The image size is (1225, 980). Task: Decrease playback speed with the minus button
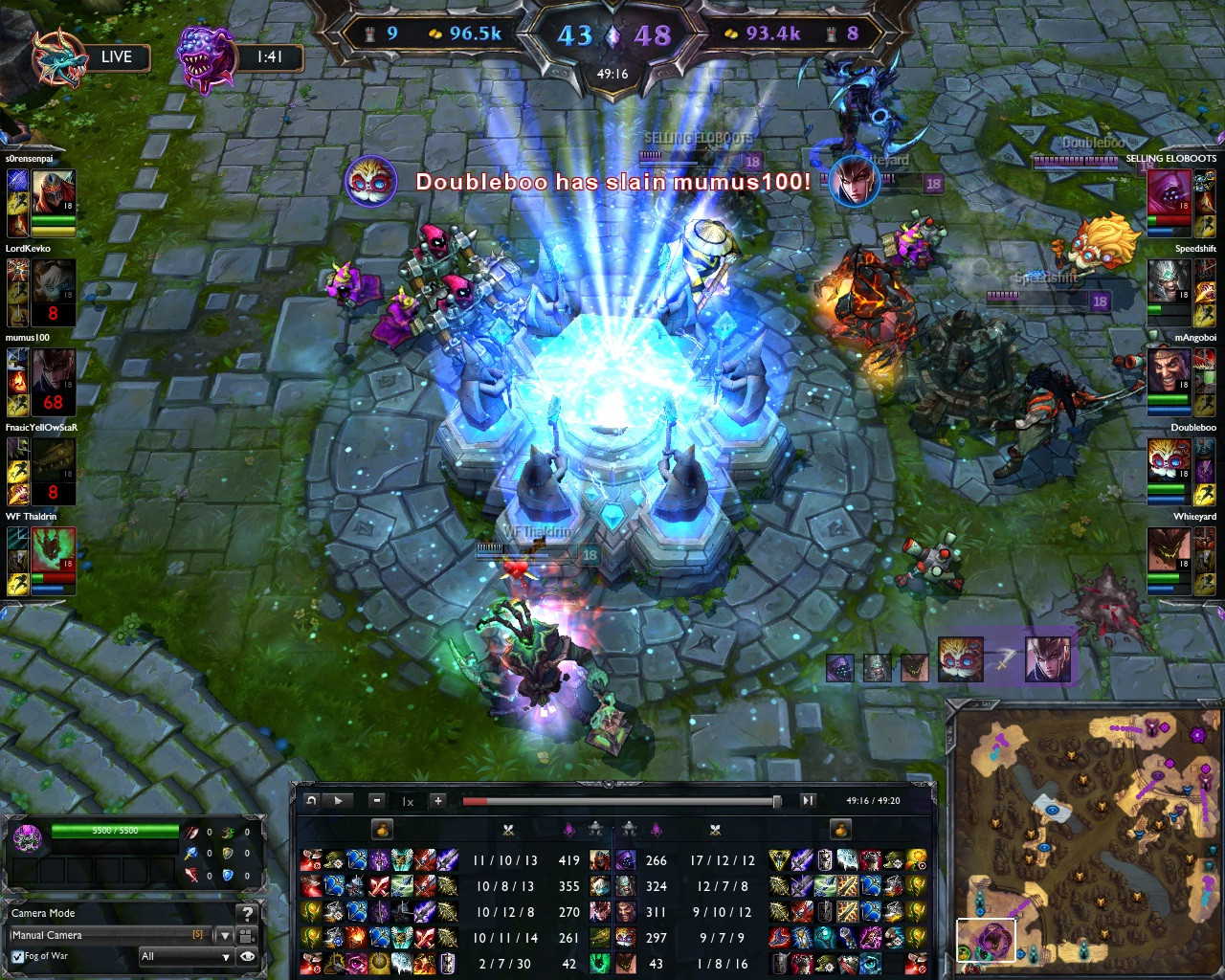pos(377,801)
